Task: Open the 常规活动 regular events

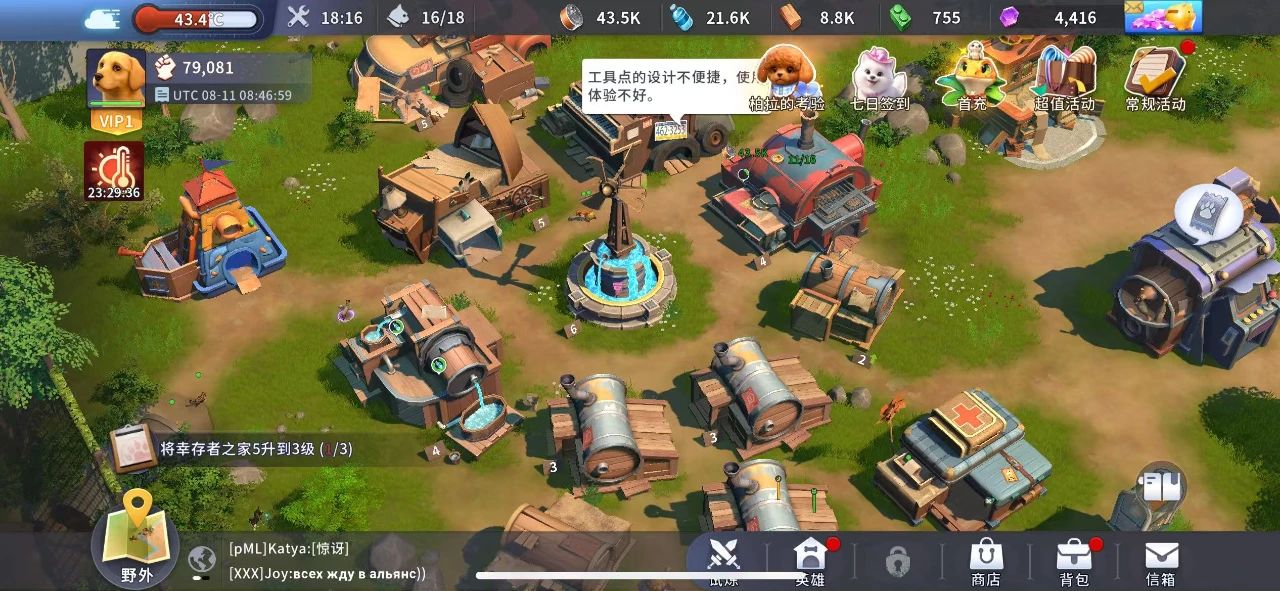Action: (1155, 78)
